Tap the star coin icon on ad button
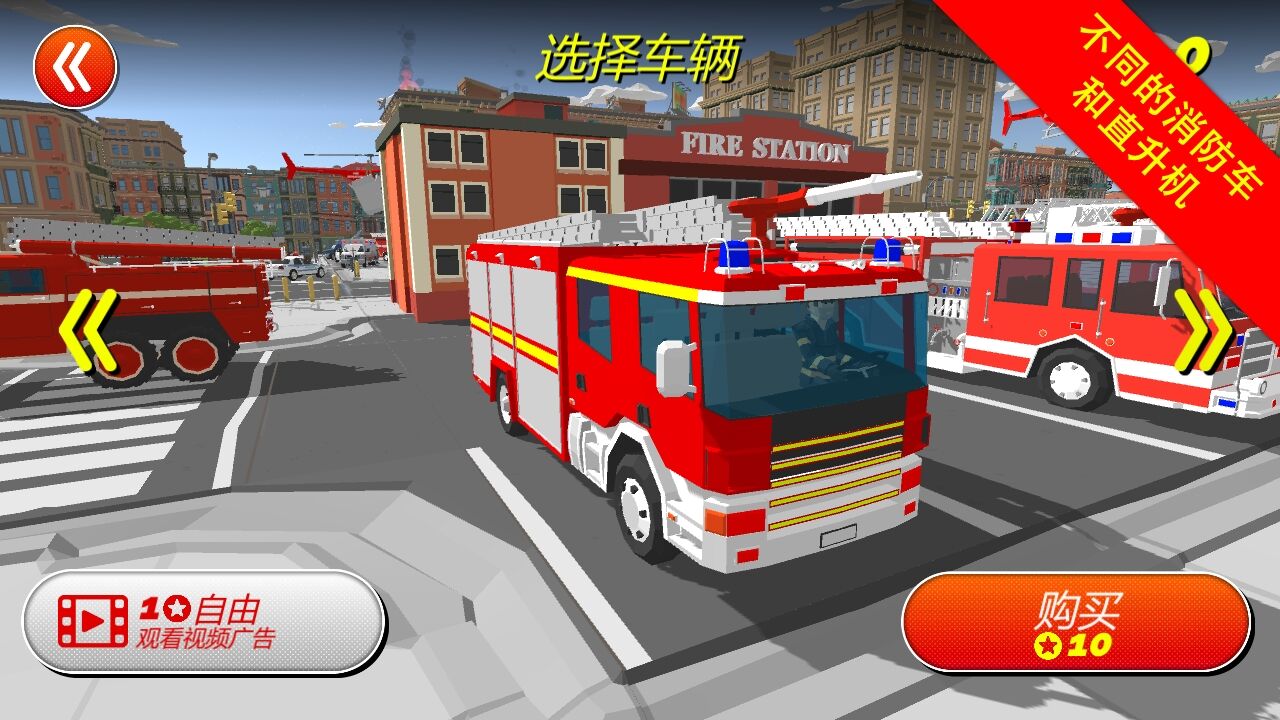The width and height of the screenshot is (1280, 720). (x=177, y=608)
